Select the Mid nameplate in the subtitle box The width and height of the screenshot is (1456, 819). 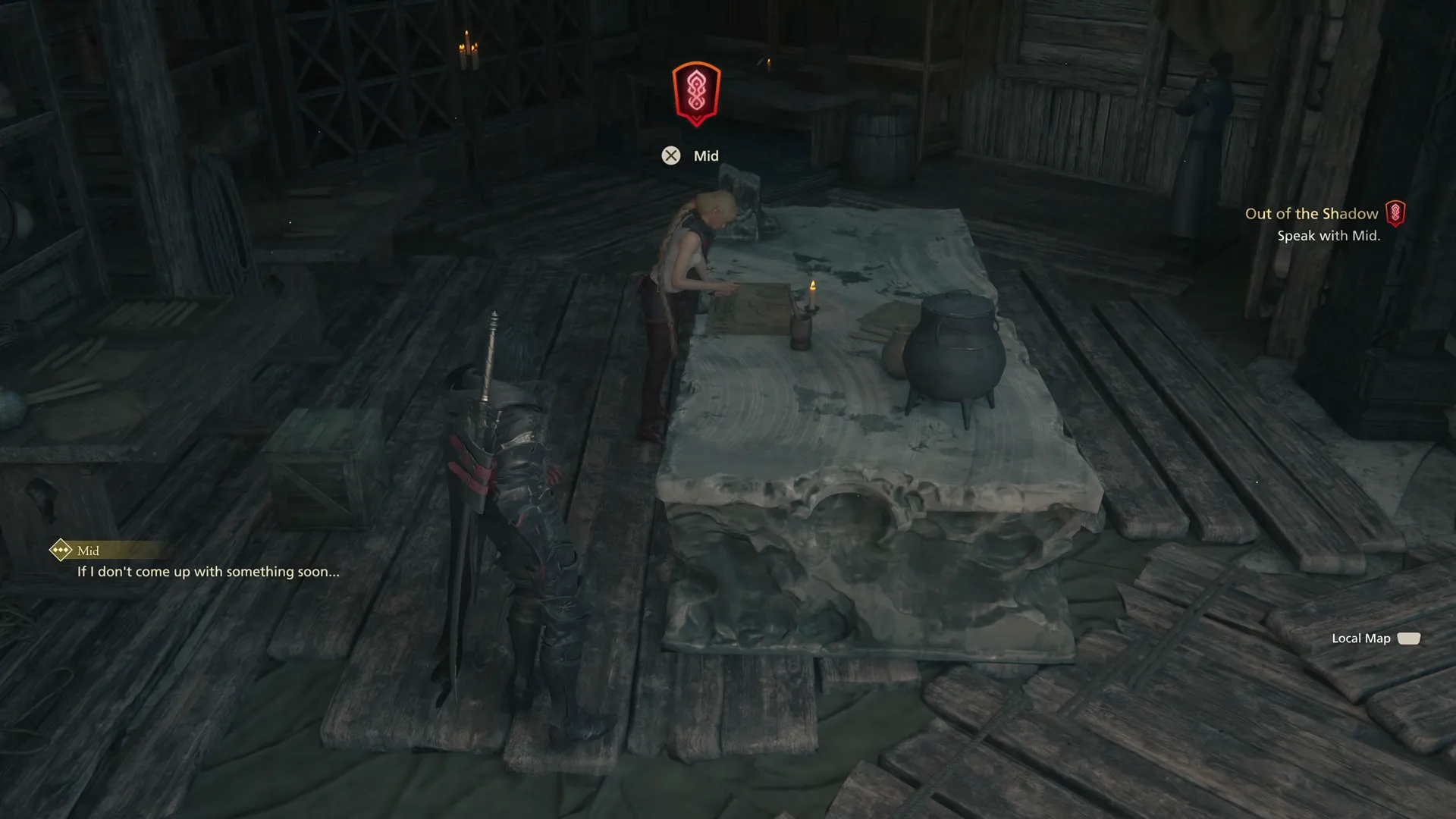point(87,551)
